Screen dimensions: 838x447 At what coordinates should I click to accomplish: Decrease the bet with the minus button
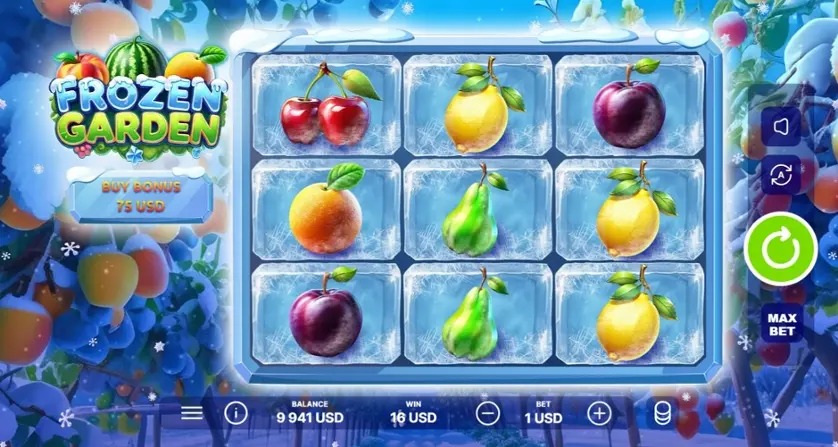487,412
